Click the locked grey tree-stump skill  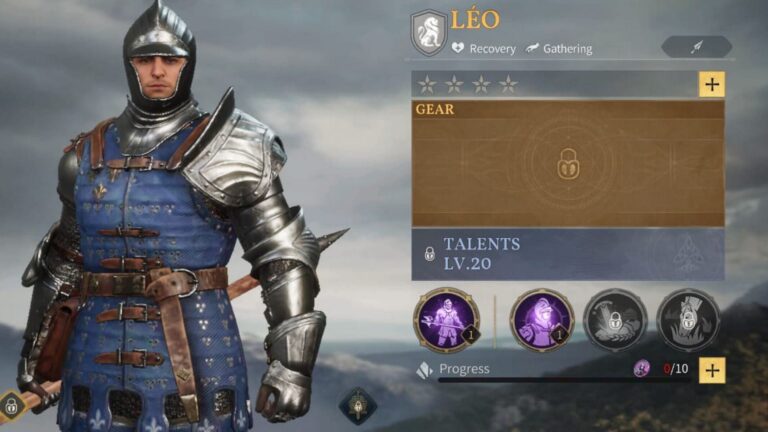tap(614, 320)
